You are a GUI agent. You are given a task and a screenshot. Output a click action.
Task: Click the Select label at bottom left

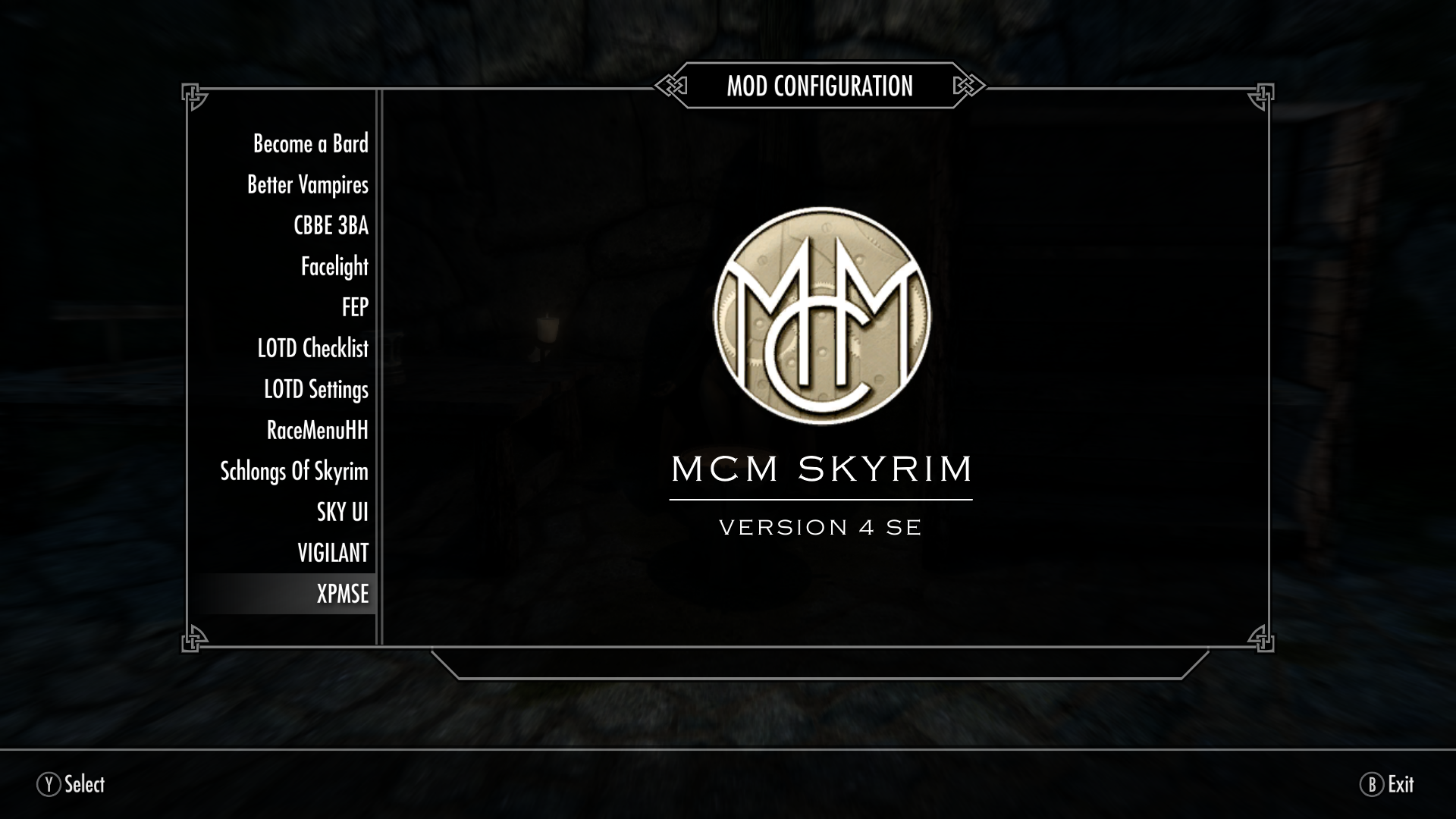click(x=85, y=786)
